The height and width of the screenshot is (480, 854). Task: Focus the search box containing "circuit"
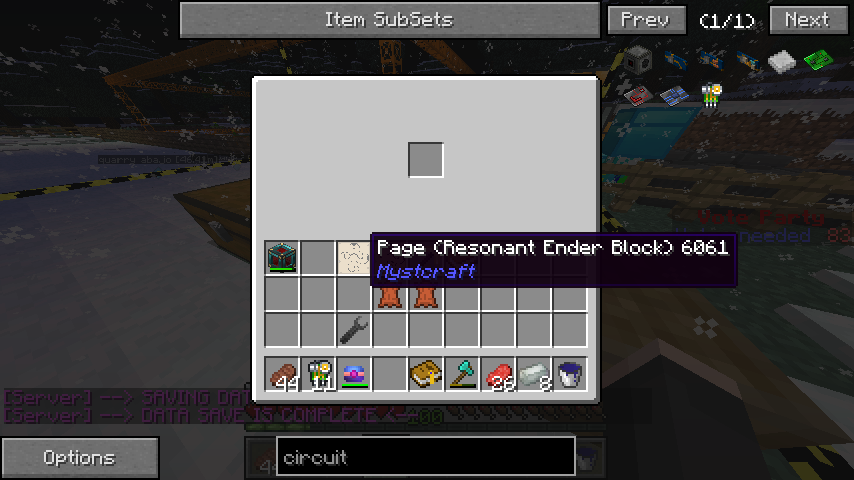click(x=425, y=458)
